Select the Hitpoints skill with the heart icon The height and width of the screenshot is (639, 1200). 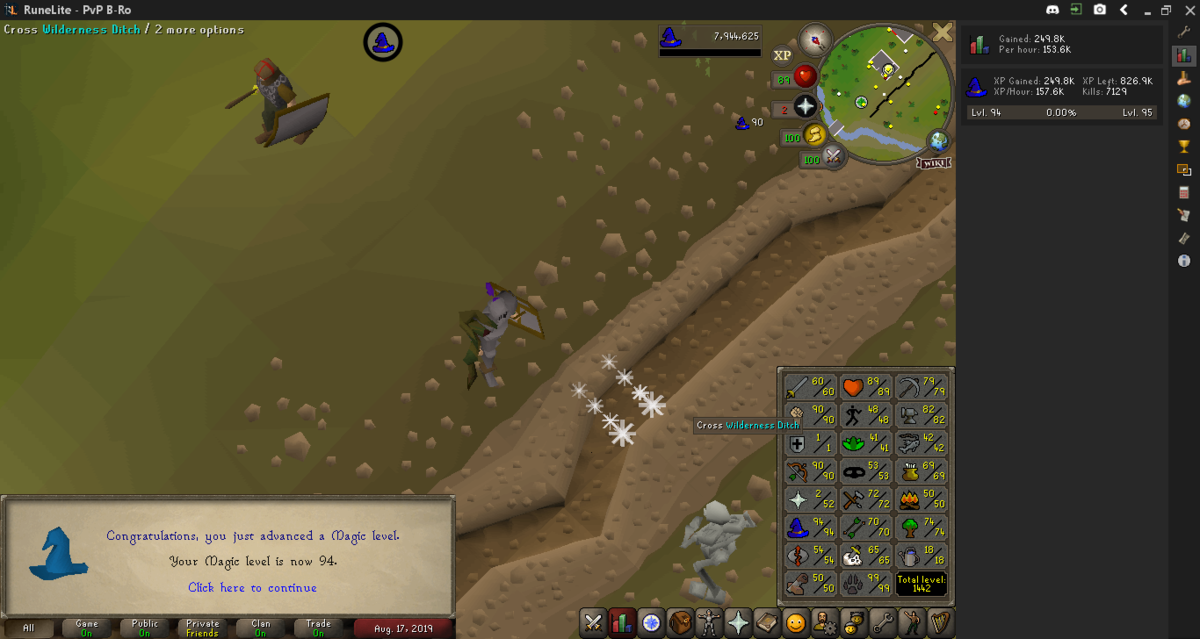point(866,387)
